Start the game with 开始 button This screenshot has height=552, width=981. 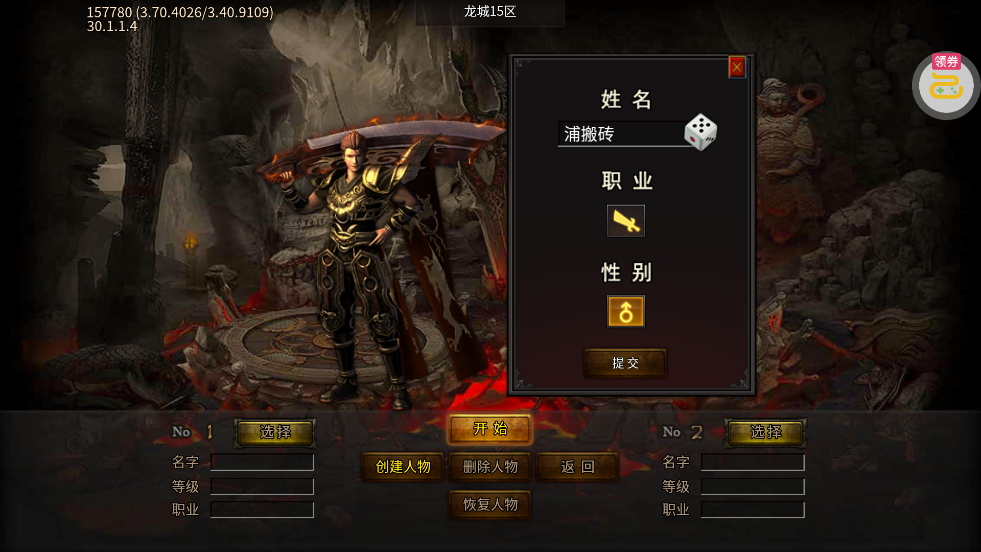(490, 429)
